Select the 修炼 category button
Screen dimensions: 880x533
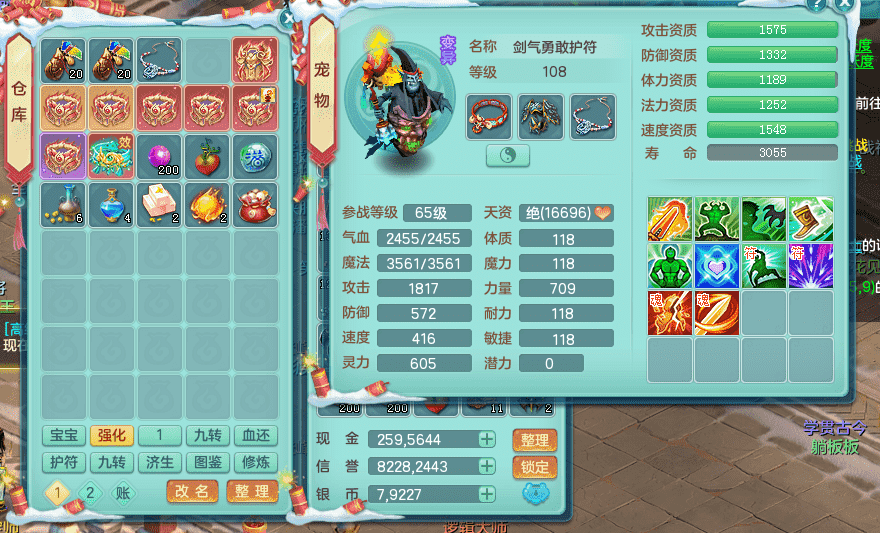[x=256, y=462]
